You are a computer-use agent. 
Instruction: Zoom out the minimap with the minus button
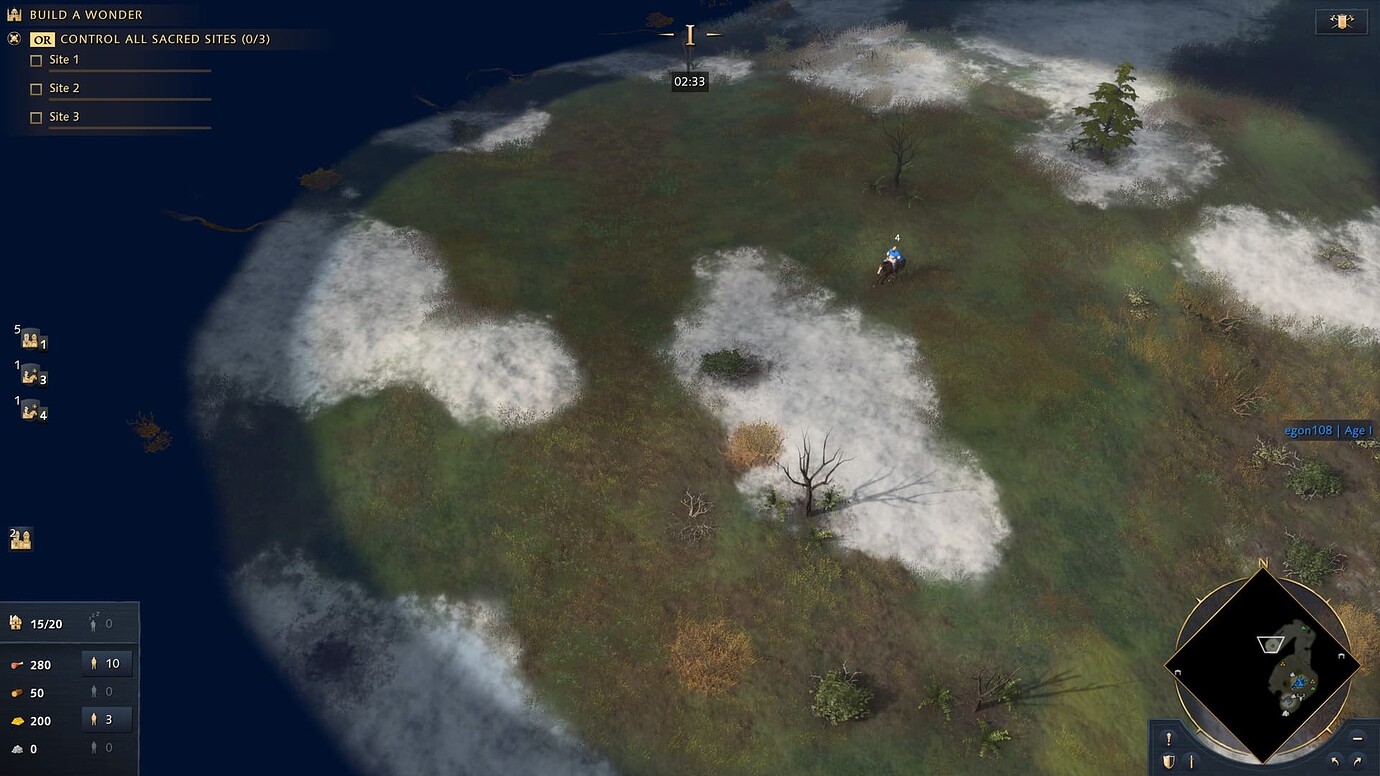point(1357,739)
